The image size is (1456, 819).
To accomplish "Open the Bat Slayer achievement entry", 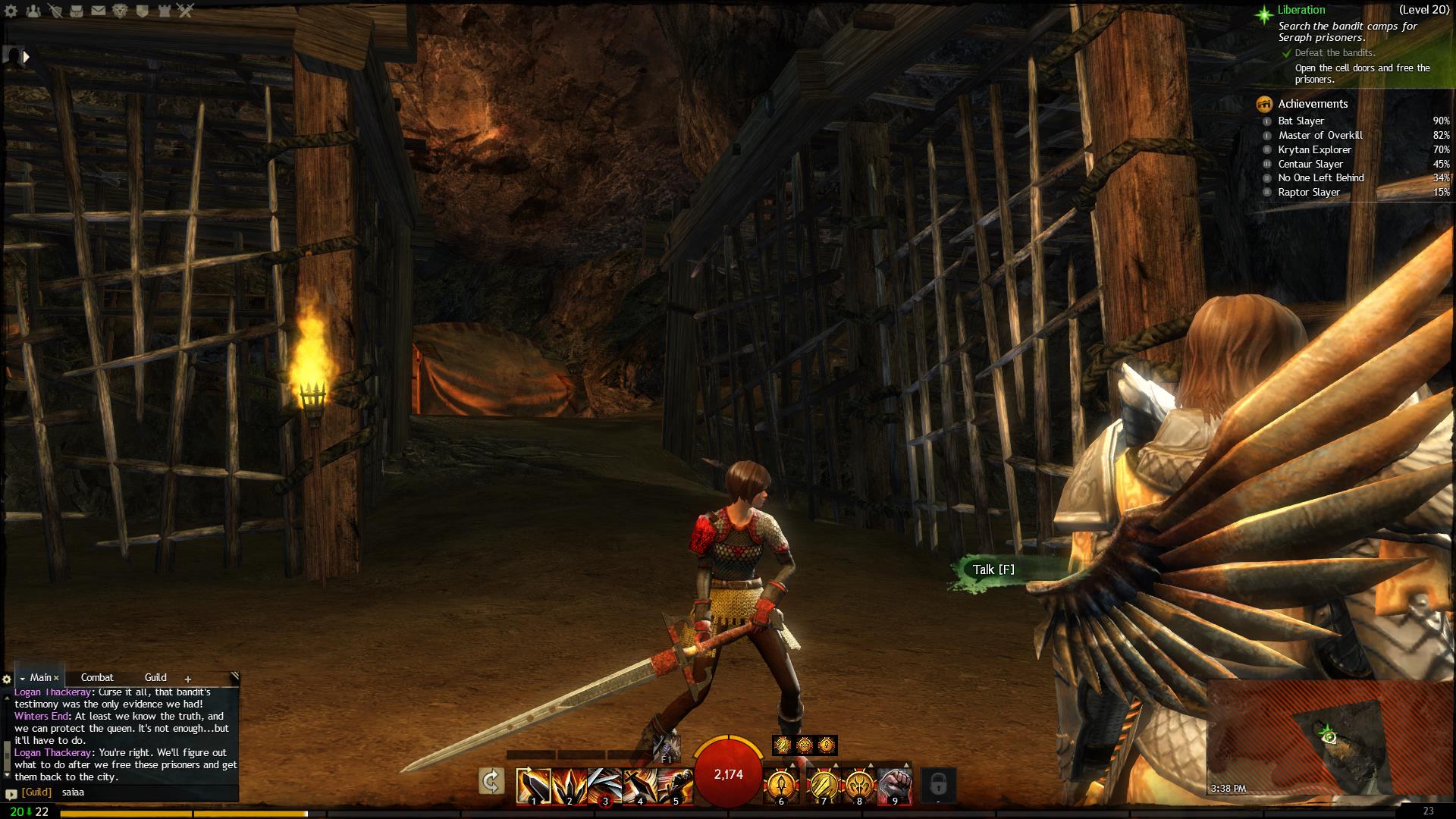I will 1301,121.
